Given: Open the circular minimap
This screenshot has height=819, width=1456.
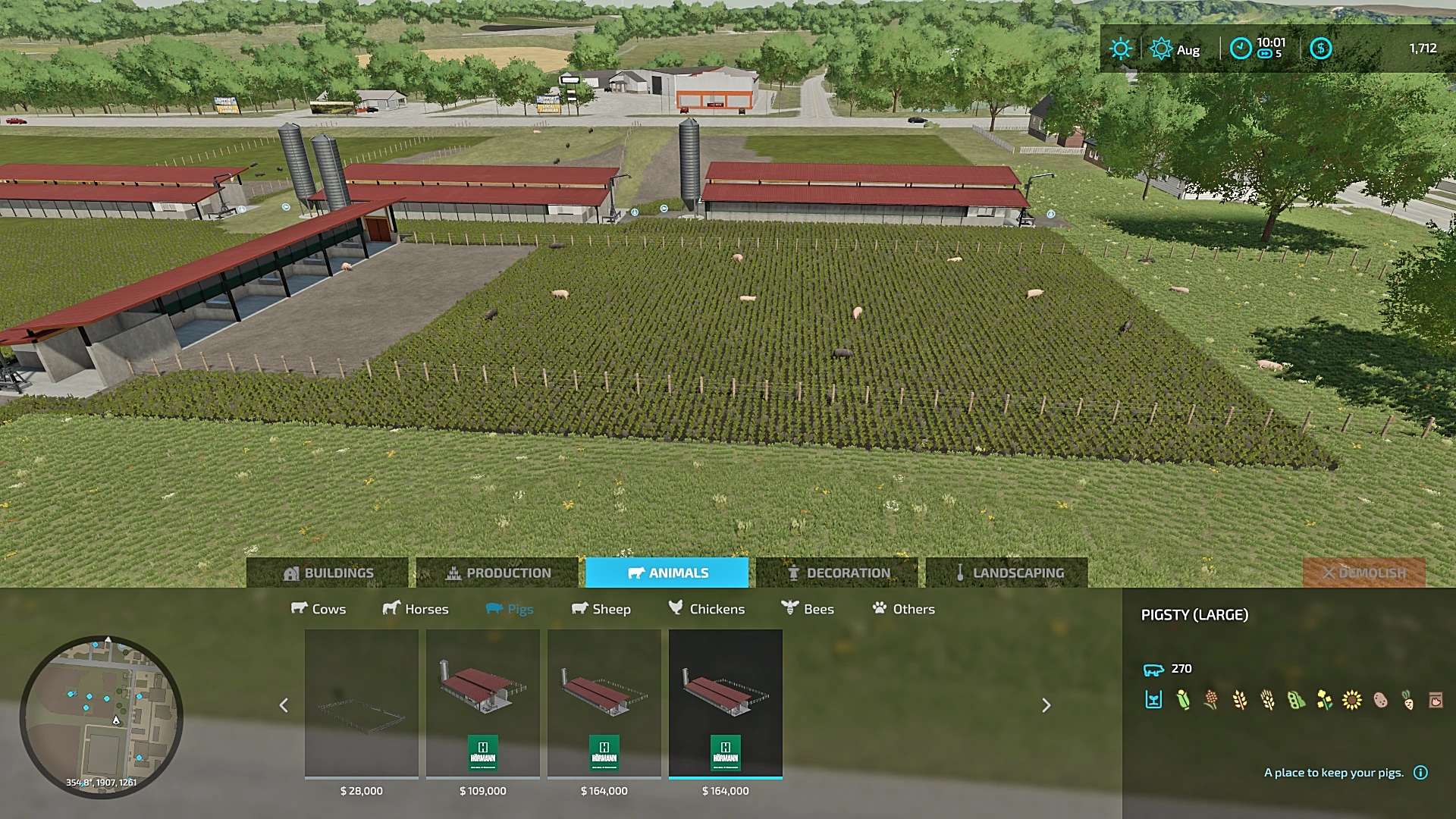Looking at the screenshot, I should 101,717.
